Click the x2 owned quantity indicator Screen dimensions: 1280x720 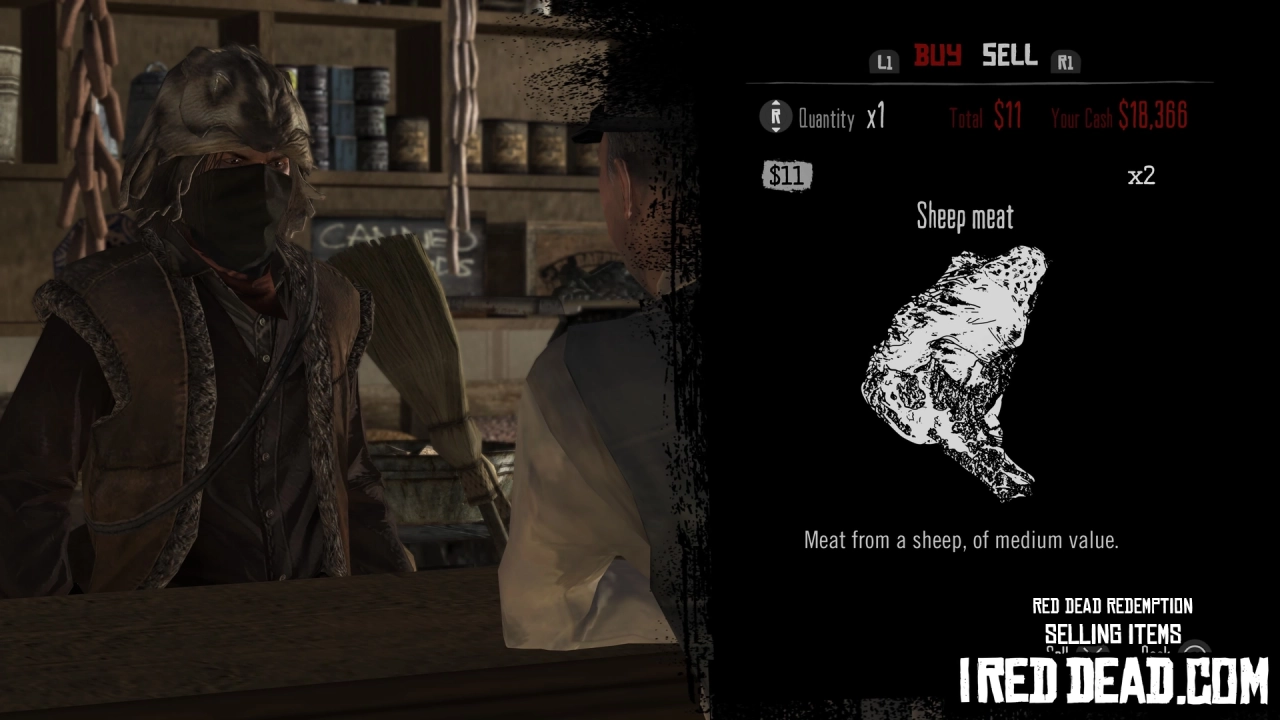[1142, 176]
